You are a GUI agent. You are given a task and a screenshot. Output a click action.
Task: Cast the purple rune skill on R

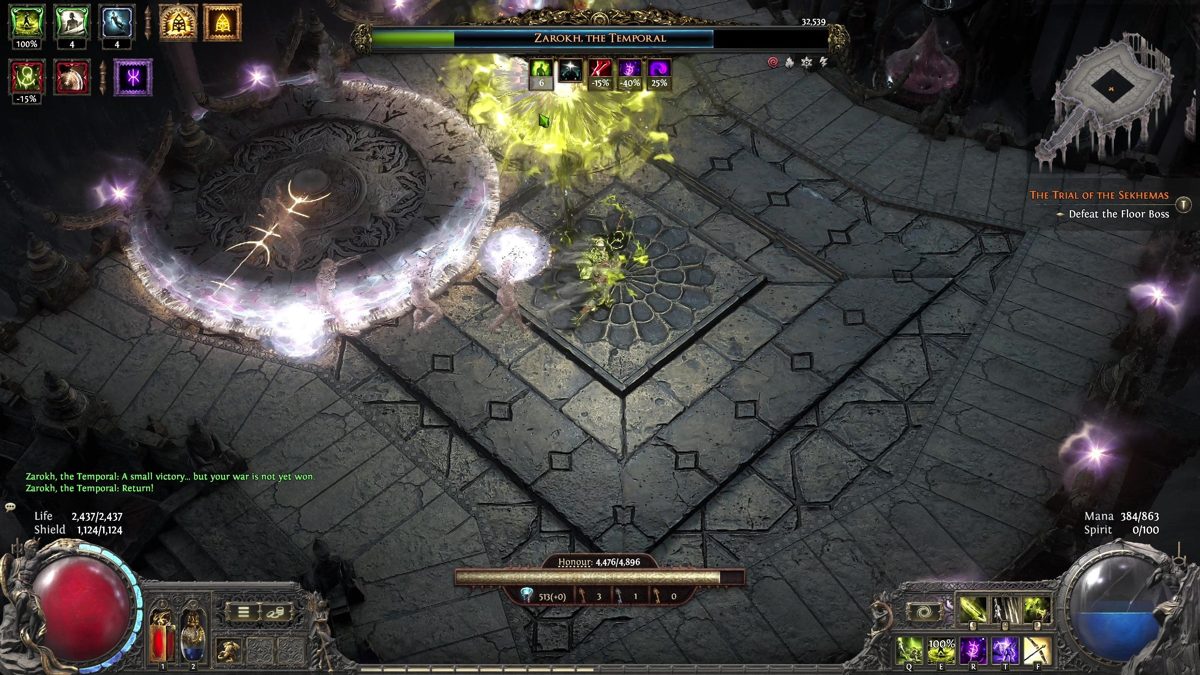pos(973,650)
